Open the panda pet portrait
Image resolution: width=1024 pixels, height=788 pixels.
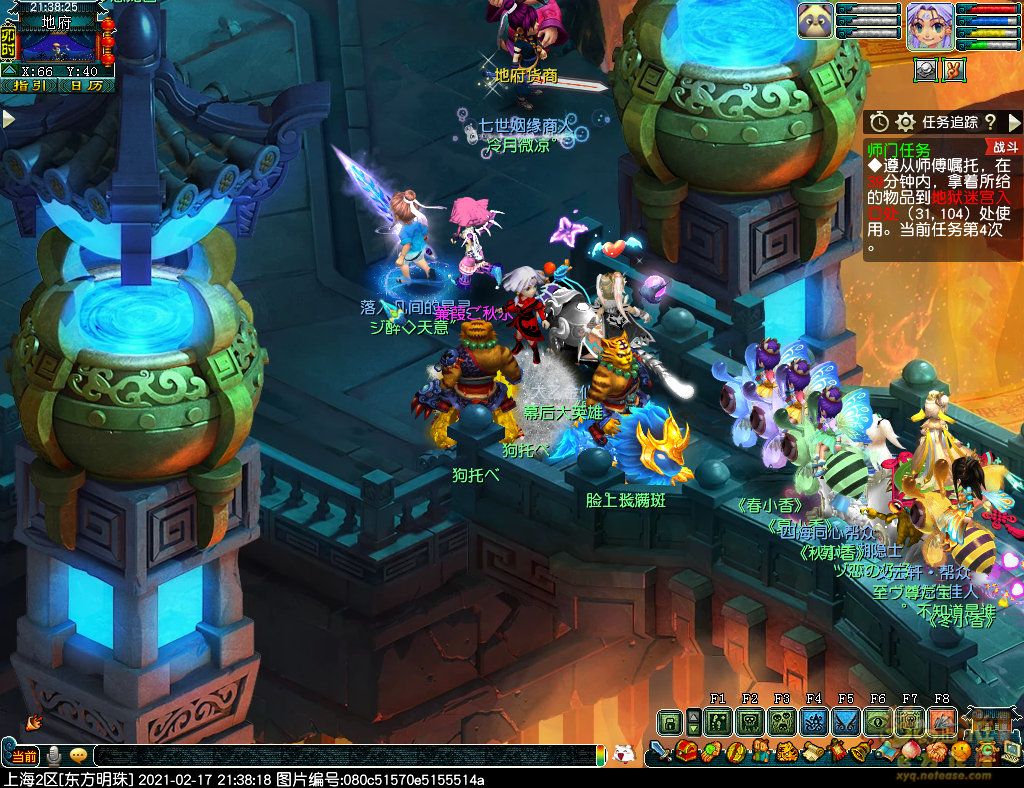(815, 21)
